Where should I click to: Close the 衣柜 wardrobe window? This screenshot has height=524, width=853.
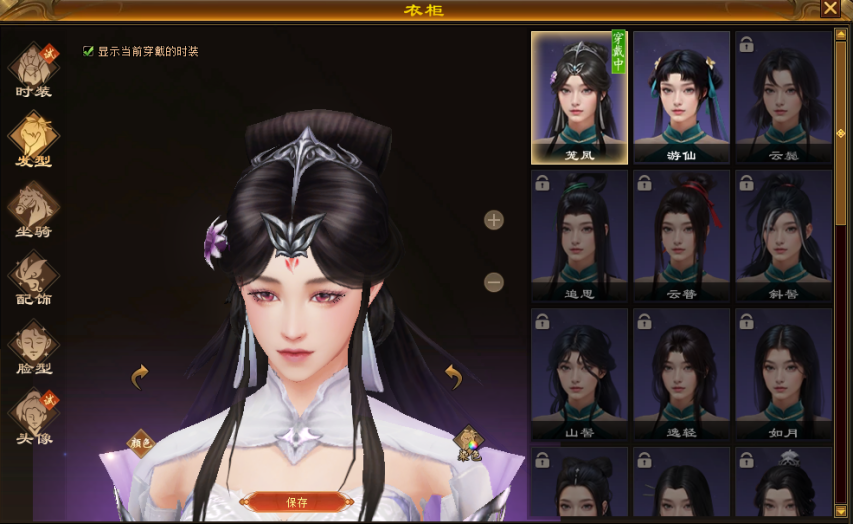(830, 9)
